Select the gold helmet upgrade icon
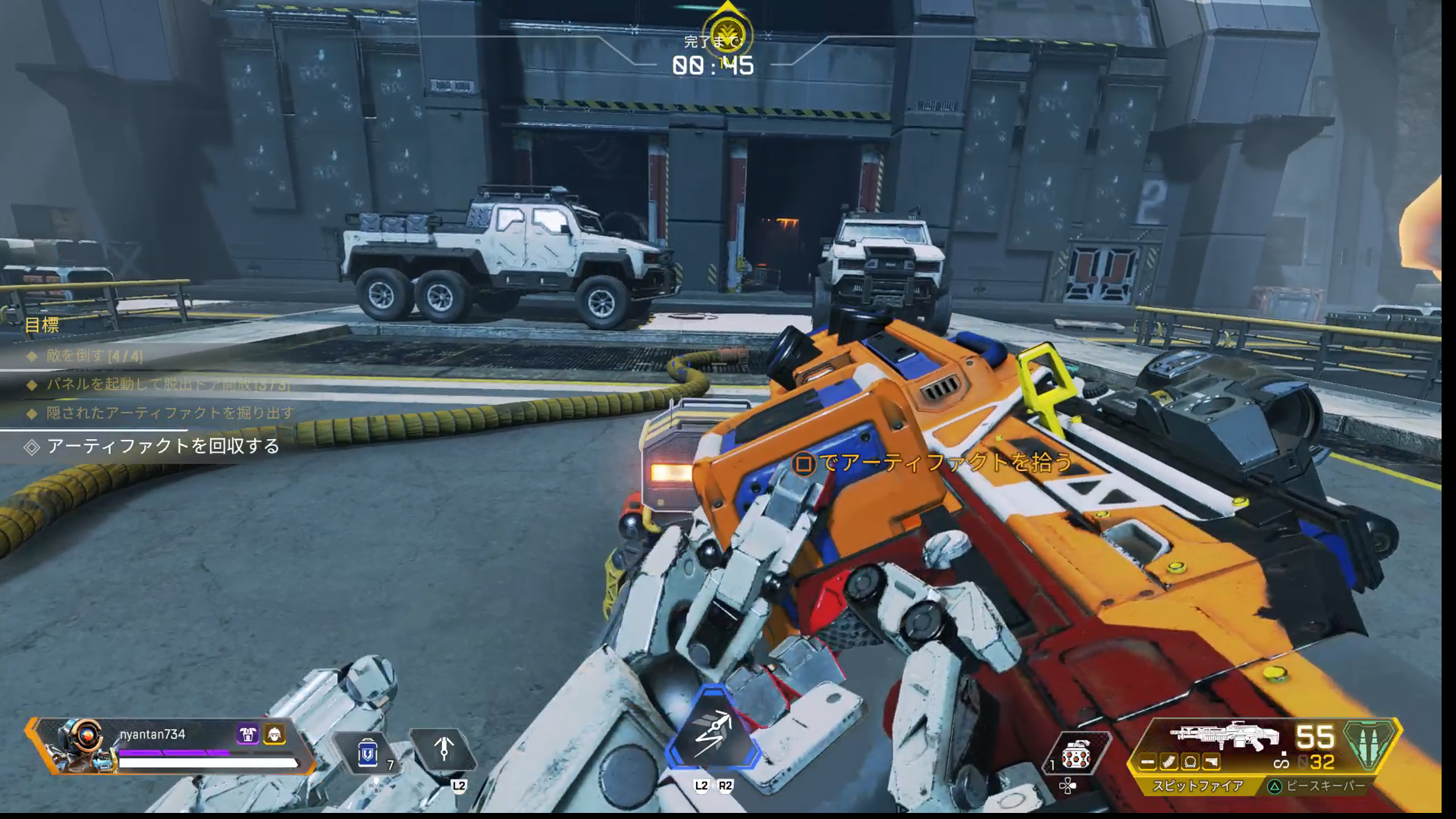 click(x=274, y=733)
